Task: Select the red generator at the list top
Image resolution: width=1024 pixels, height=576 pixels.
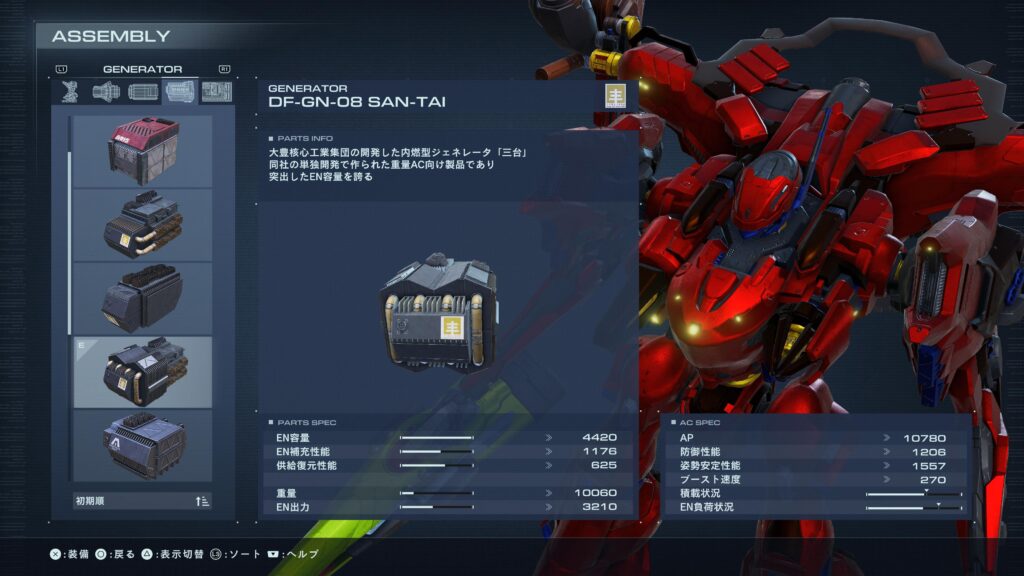Action: [x=142, y=150]
